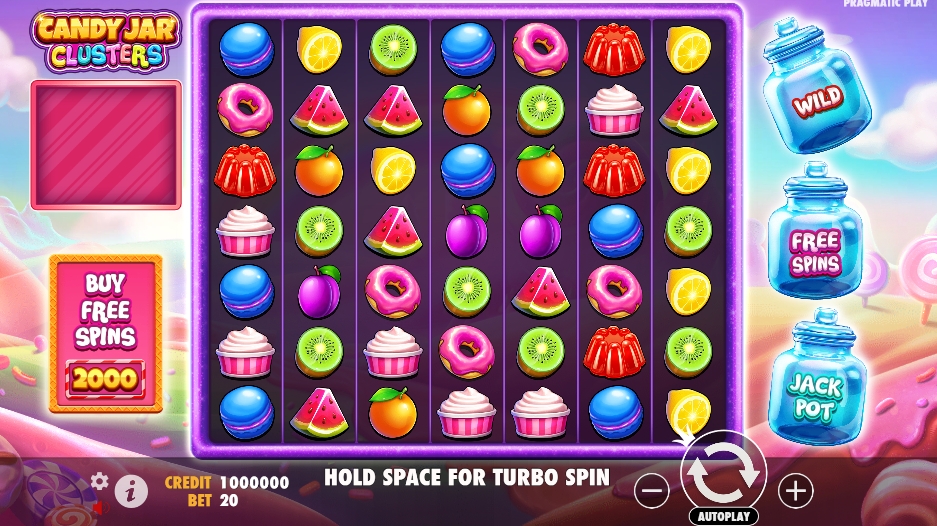Buy Free Spins for 2000
Screen dimensions: 937x526
106,333
